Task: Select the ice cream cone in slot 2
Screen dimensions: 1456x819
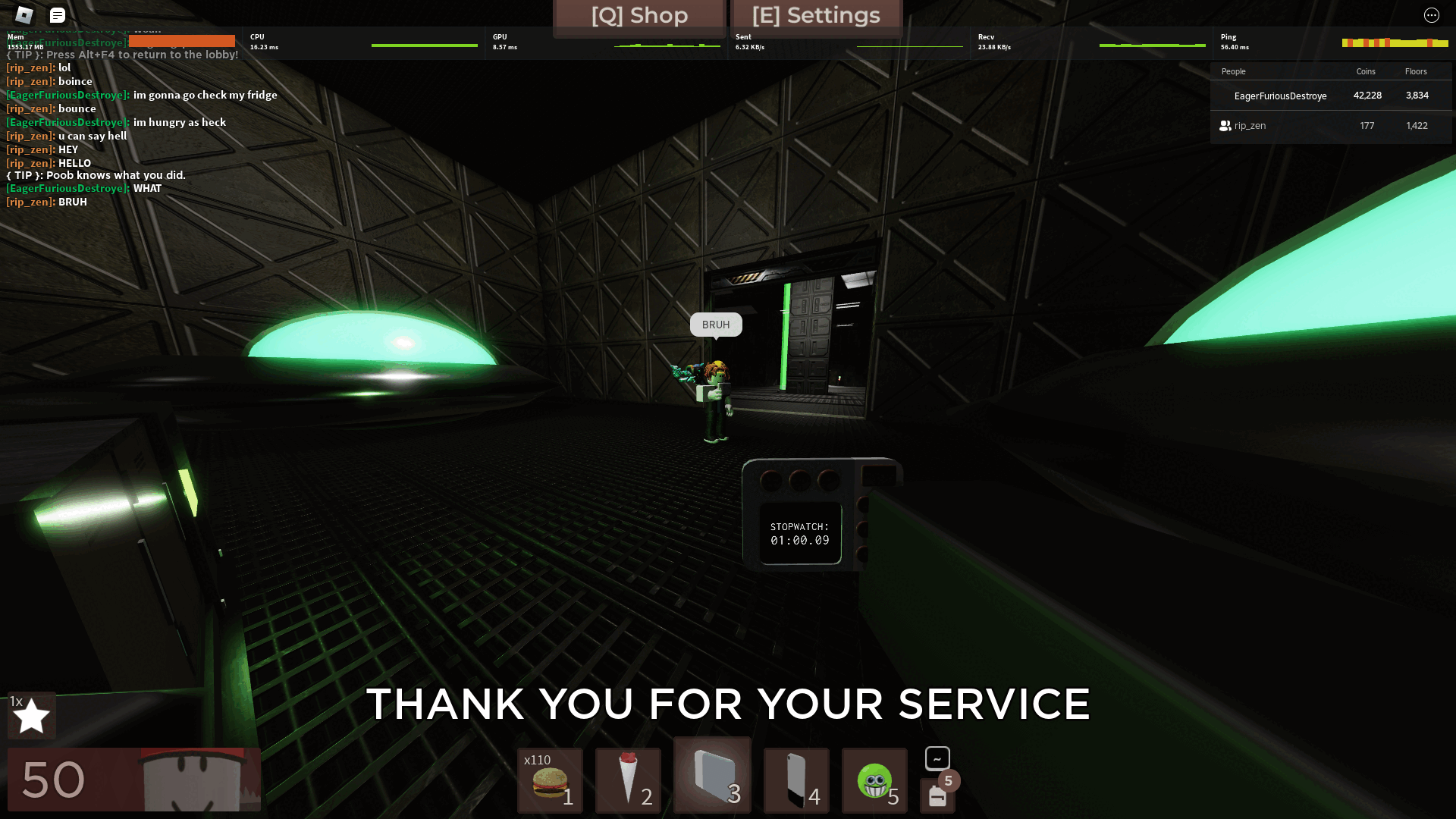Action: tap(628, 781)
